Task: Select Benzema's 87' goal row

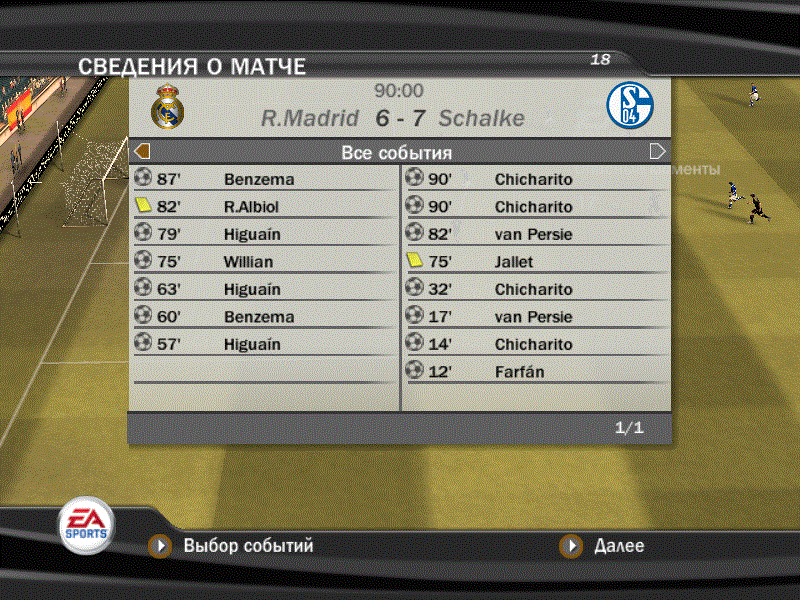Action: click(x=264, y=180)
